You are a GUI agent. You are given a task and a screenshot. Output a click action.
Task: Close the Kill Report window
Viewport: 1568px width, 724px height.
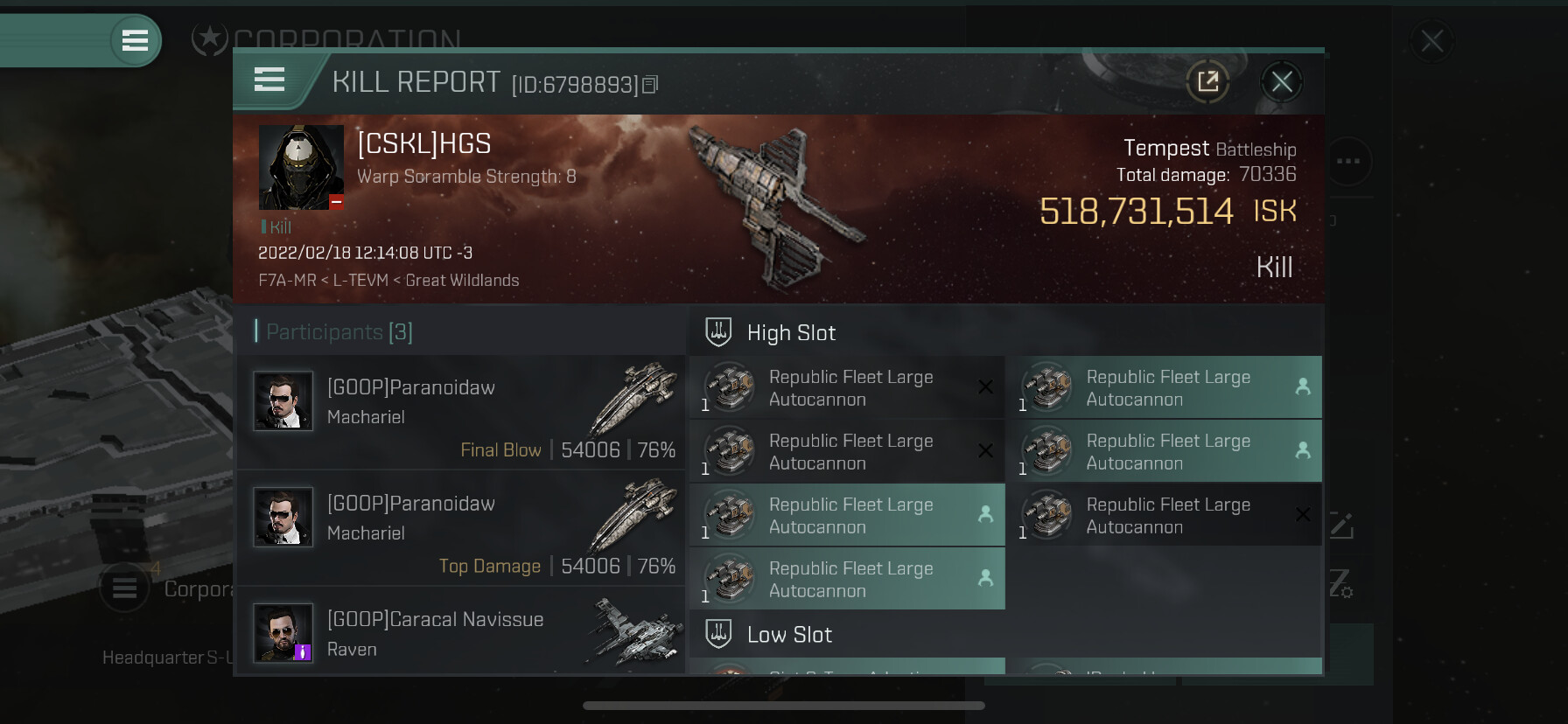1282,82
